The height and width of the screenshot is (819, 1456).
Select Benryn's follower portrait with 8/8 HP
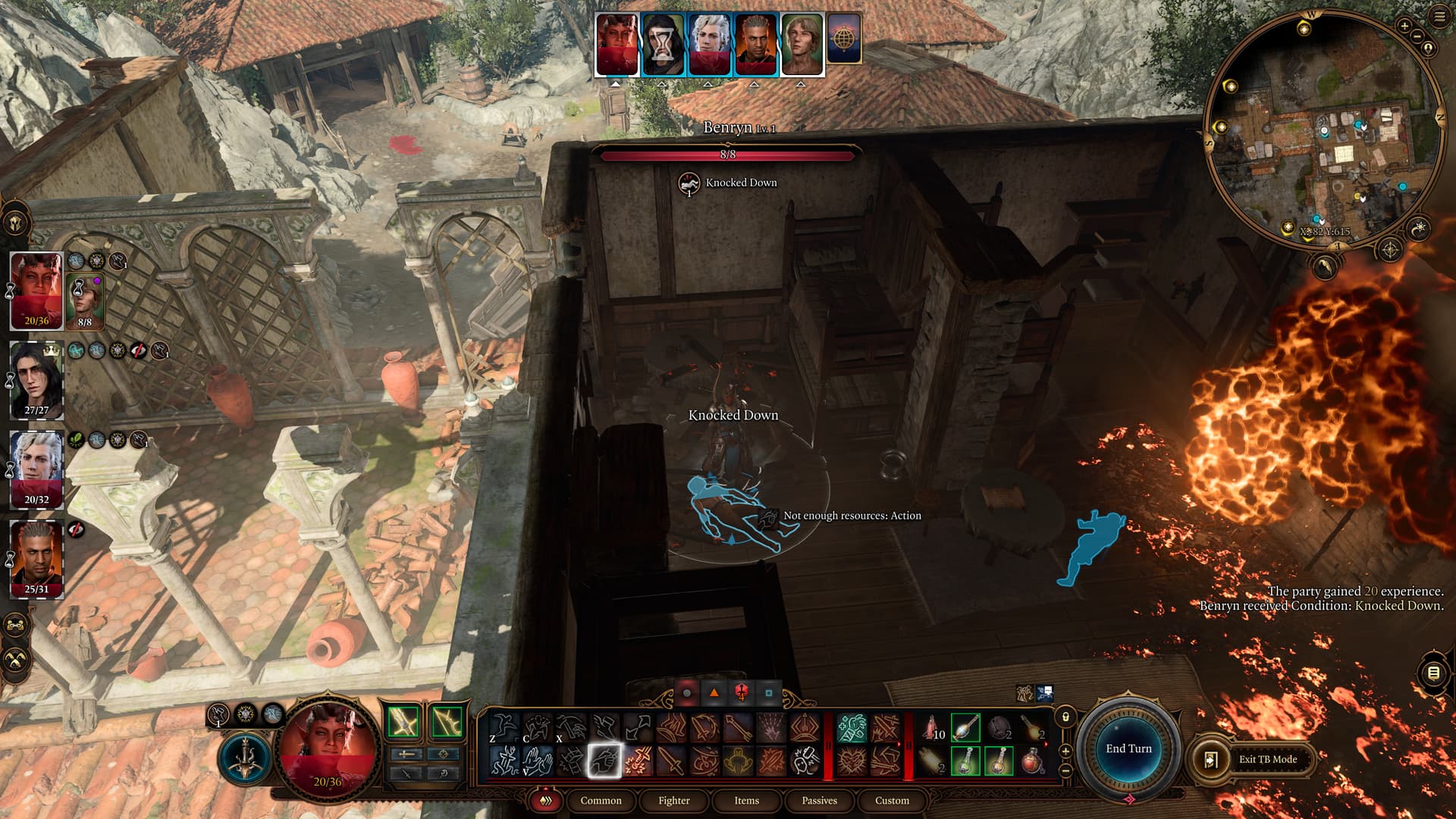(x=84, y=300)
